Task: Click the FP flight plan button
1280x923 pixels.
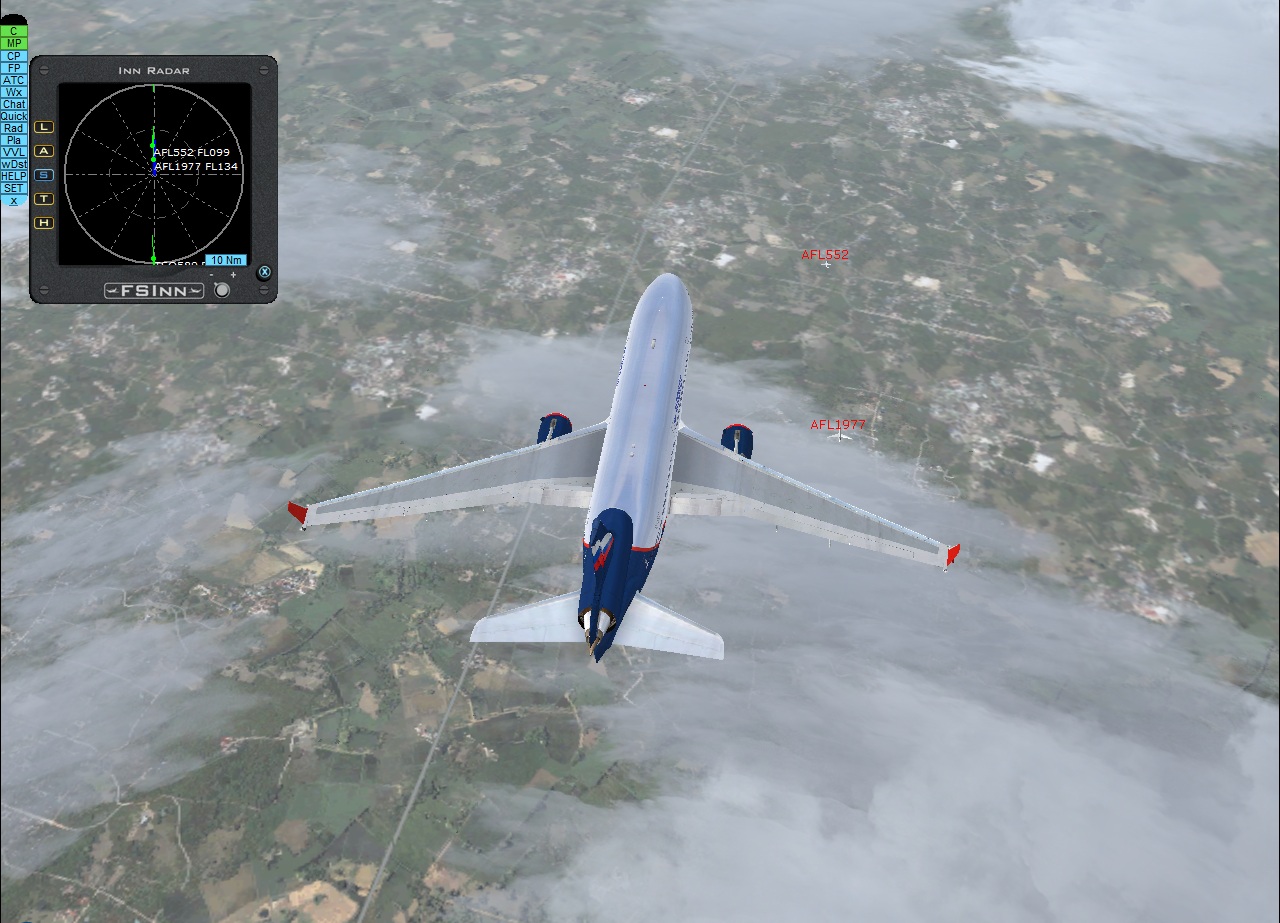Action: [14, 68]
